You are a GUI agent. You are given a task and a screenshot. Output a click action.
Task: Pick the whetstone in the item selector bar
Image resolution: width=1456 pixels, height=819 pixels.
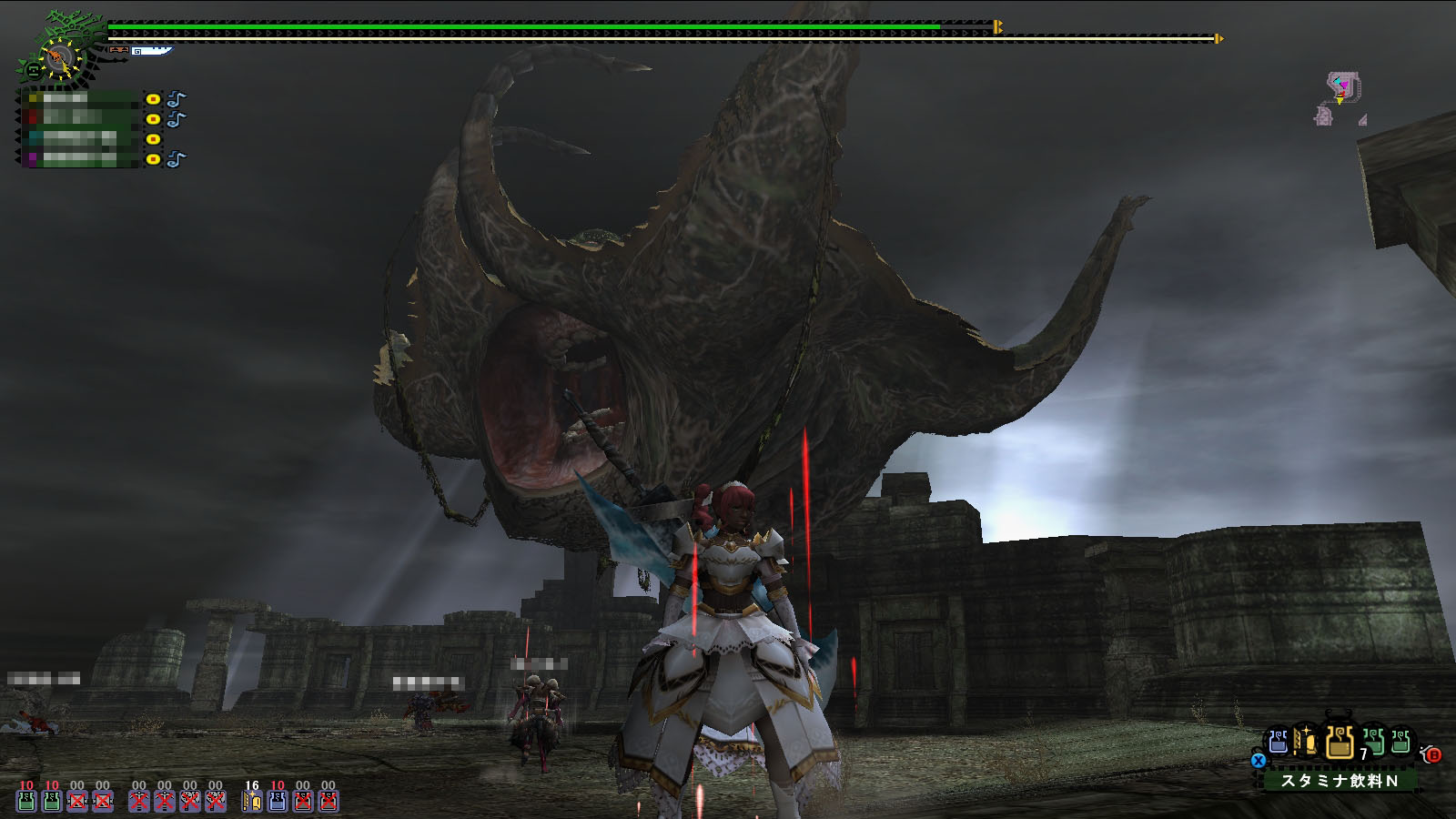coord(1307,743)
